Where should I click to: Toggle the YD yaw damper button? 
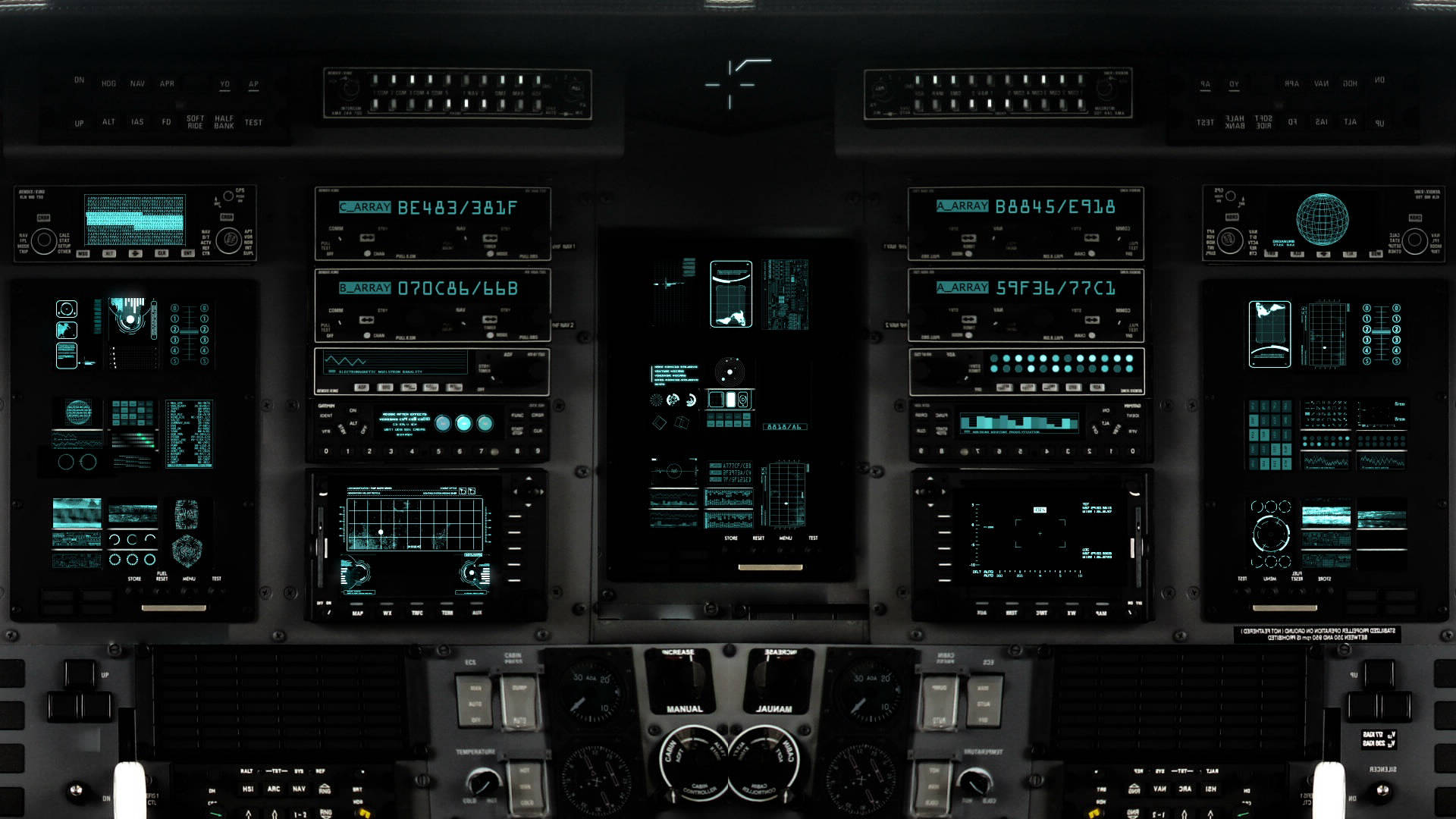click(x=224, y=84)
